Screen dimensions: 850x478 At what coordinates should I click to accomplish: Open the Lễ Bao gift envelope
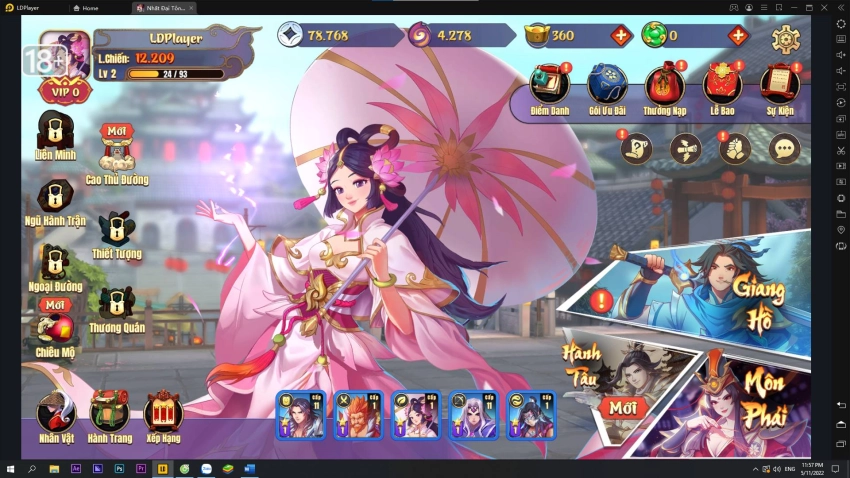721,89
